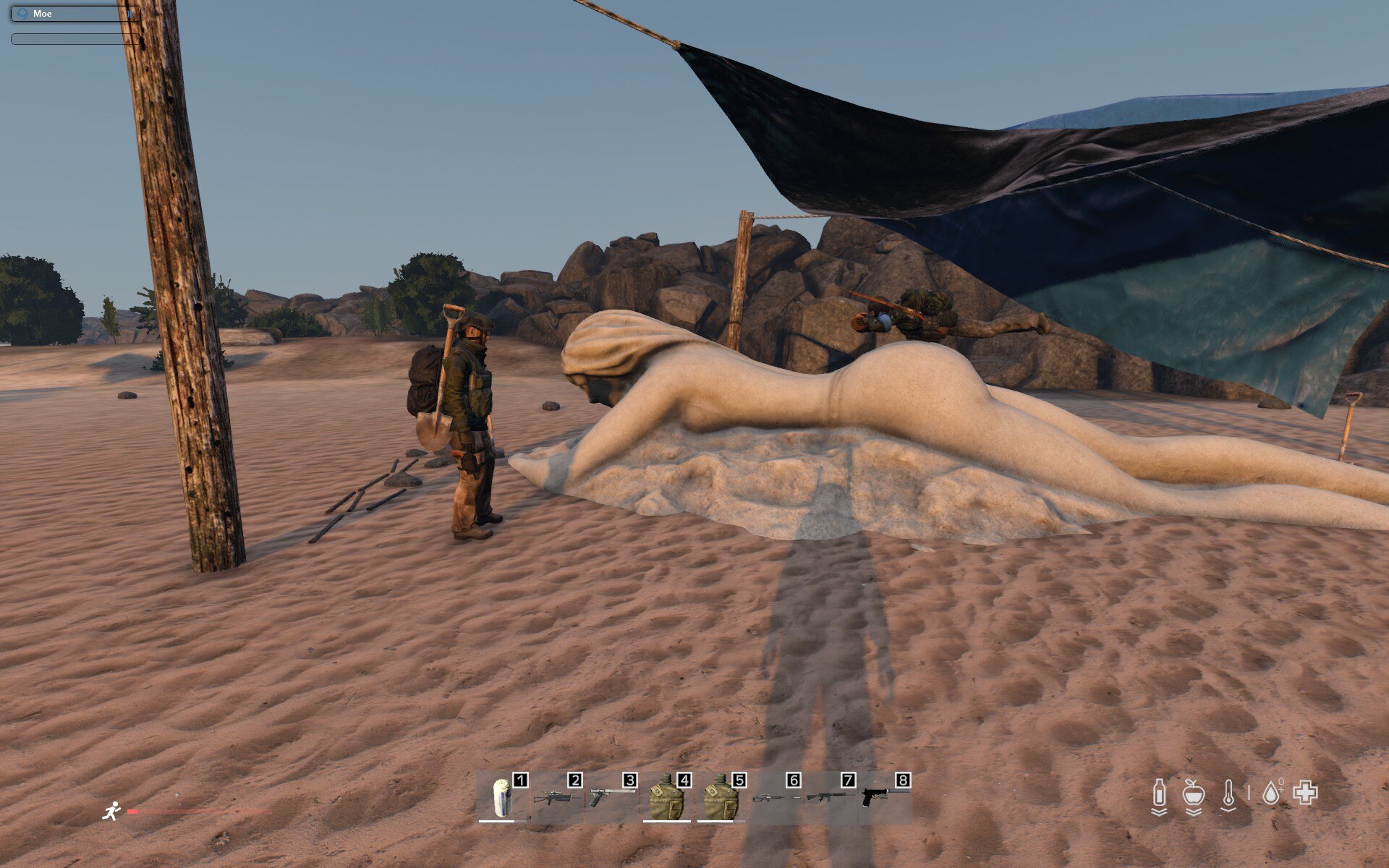1389x868 pixels.
Task: Equip the scoped rifle in slot 2
Action: coord(557,798)
